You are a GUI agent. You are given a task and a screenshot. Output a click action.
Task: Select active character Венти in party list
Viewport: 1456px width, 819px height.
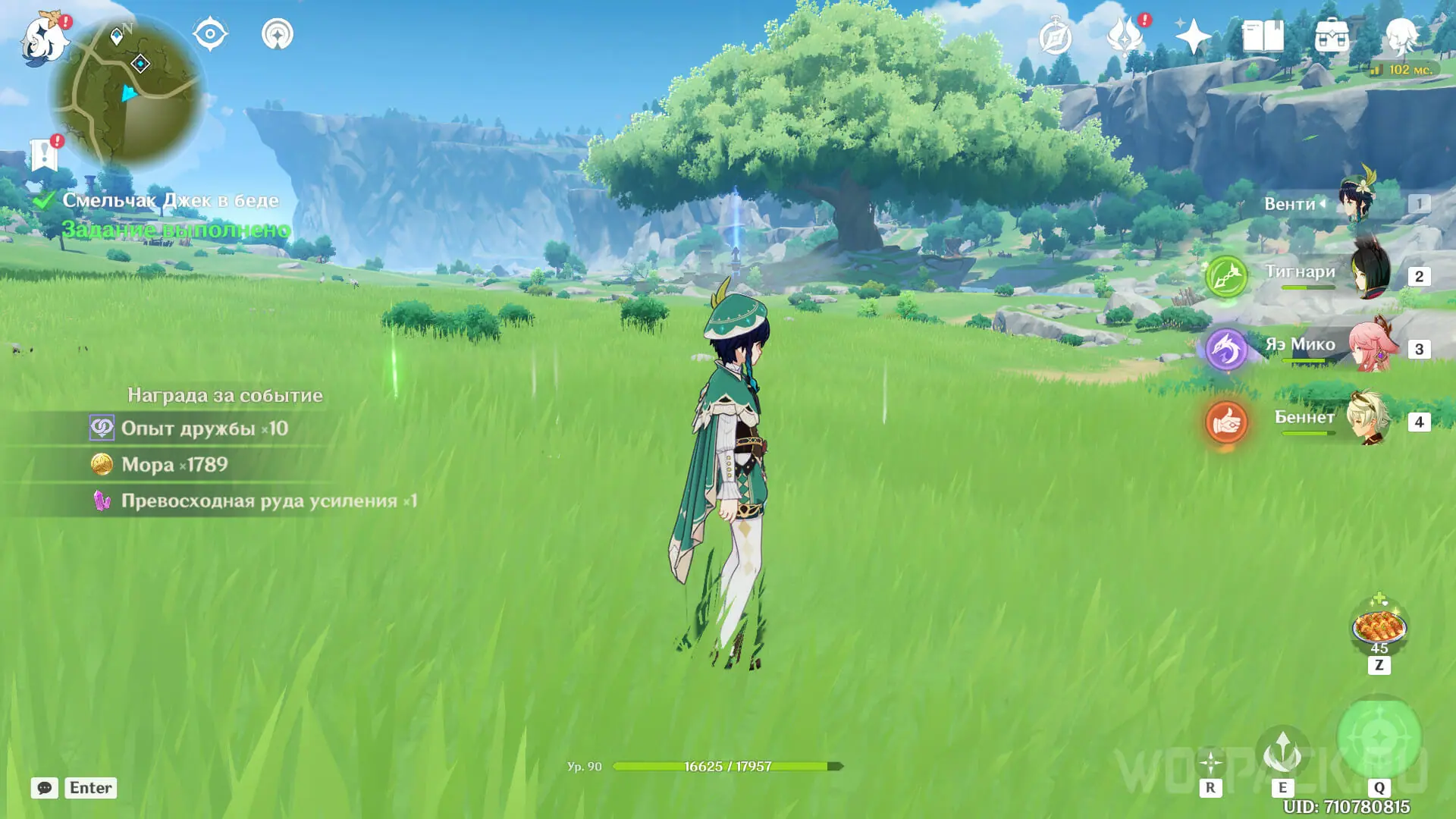[x=1335, y=203]
